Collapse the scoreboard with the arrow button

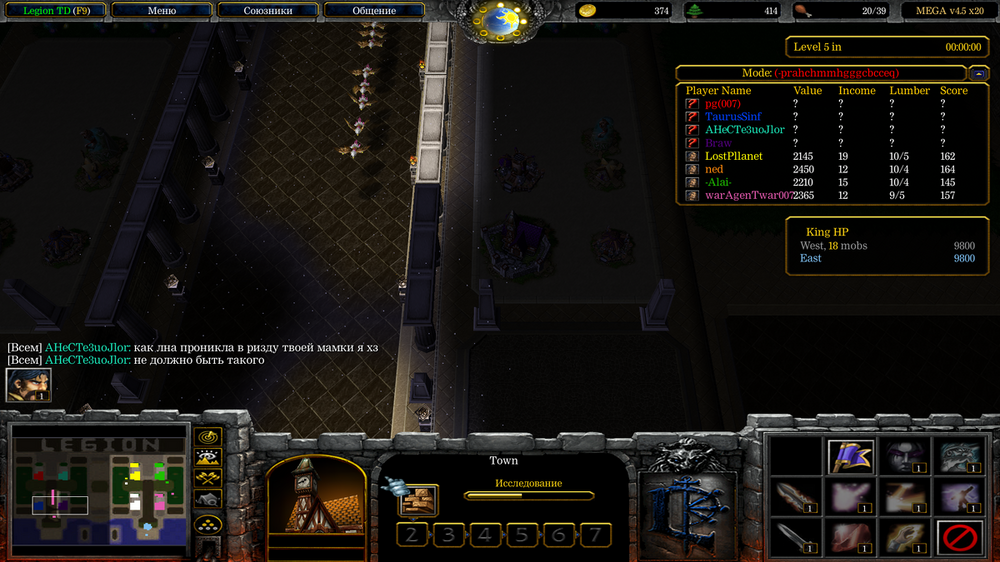click(x=979, y=73)
